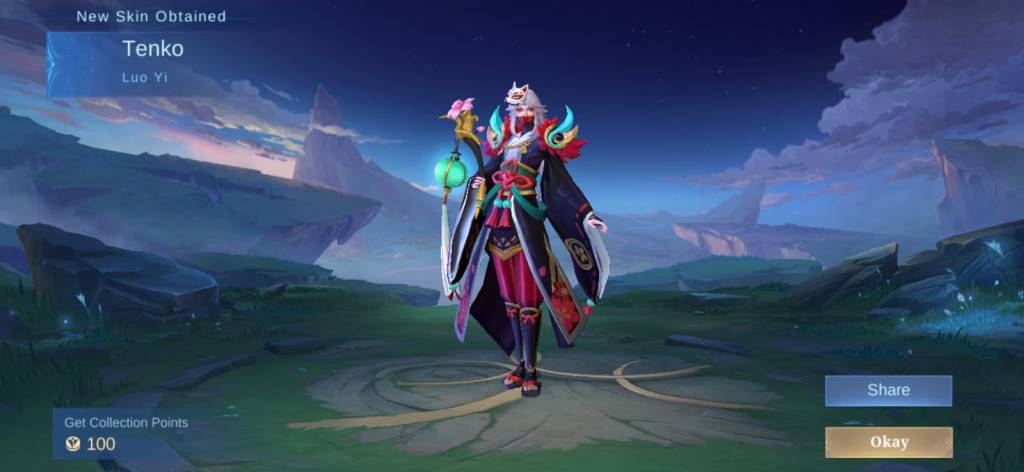The width and height of the screenshot is (1024, 472).
Task: Confirm with the Okay button
Action: tap(888, 441)
